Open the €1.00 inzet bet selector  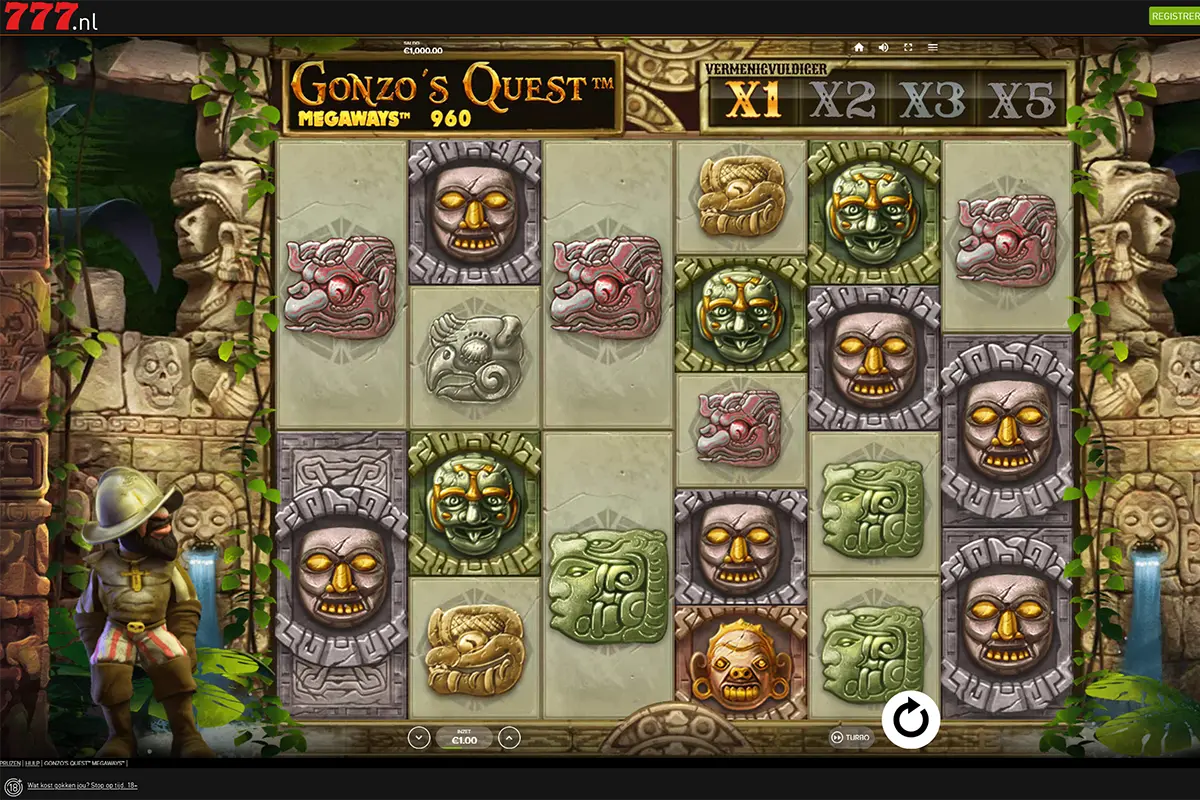pos(464,738)
